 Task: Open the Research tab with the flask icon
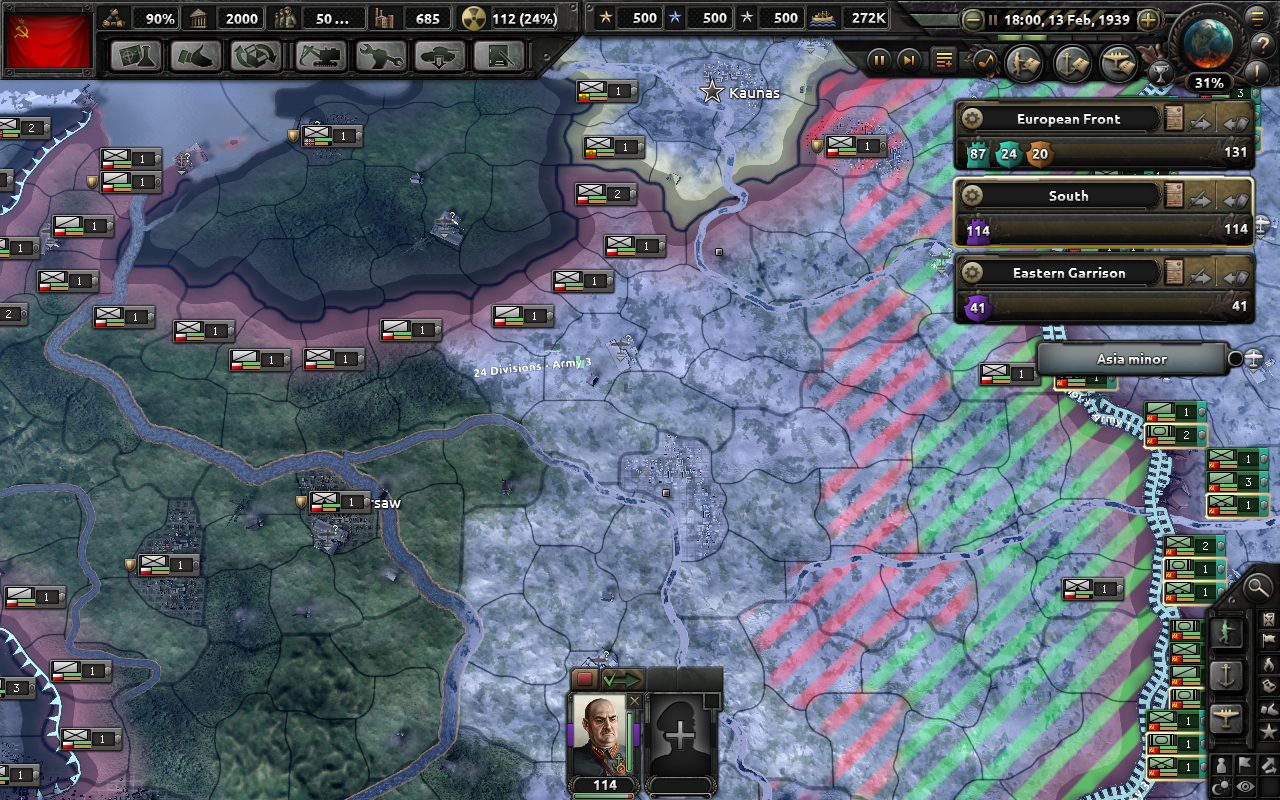[x=136, y=56]
